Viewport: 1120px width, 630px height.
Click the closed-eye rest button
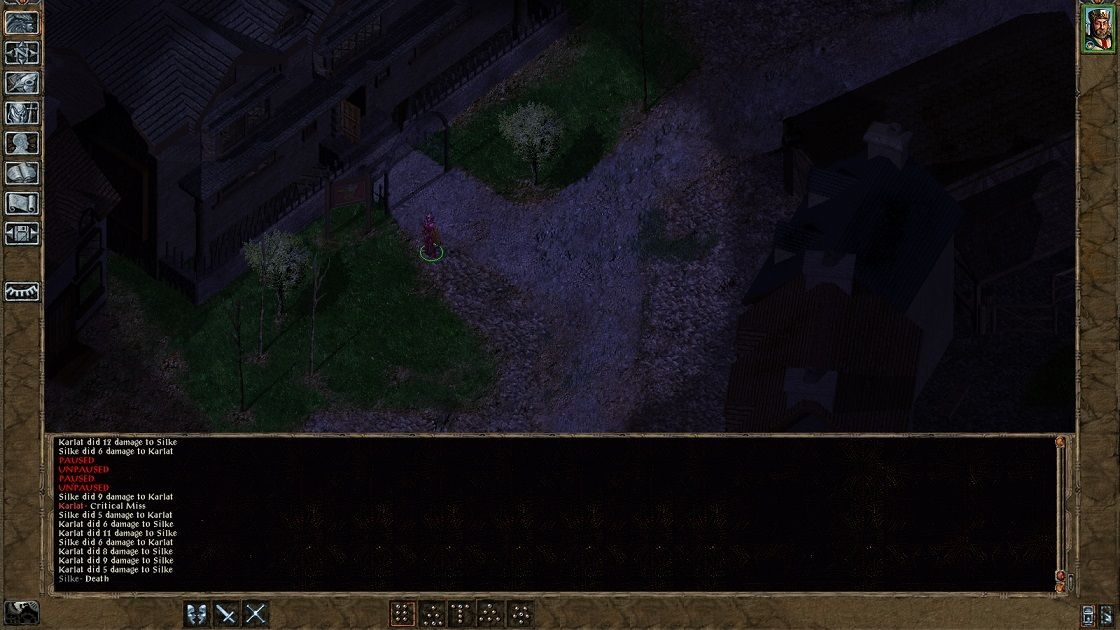pyautogui.click(x=22, y=290)
